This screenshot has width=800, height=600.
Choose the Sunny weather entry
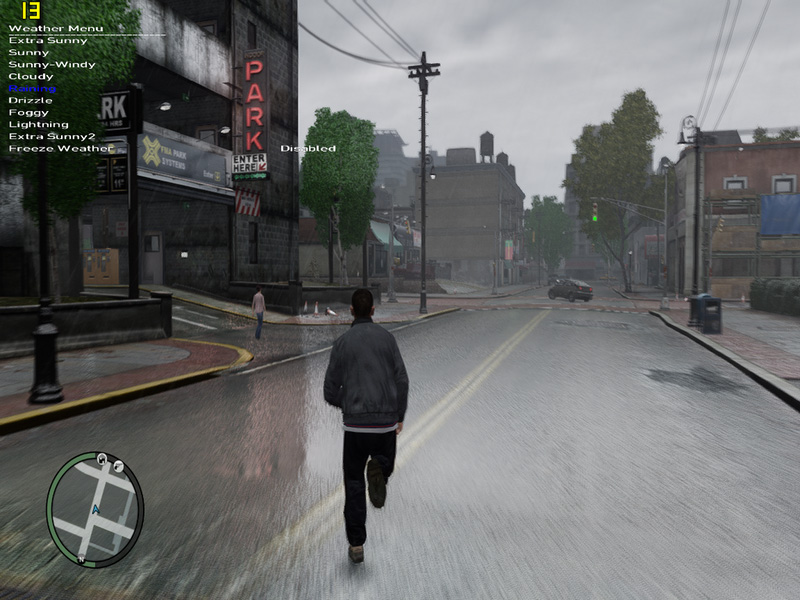click(x=29, y=52)
